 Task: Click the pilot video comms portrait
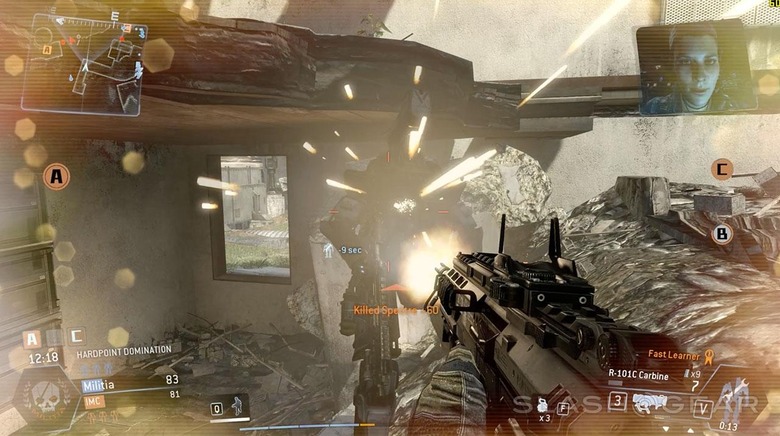point(696,69)
